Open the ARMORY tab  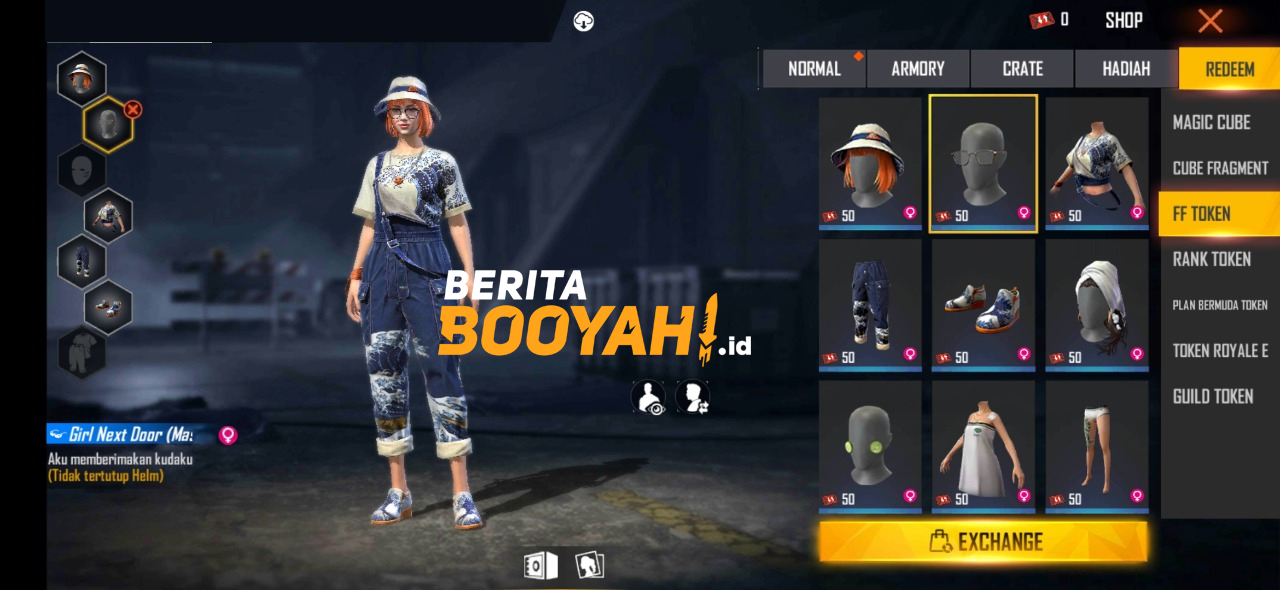coord(918,69)
